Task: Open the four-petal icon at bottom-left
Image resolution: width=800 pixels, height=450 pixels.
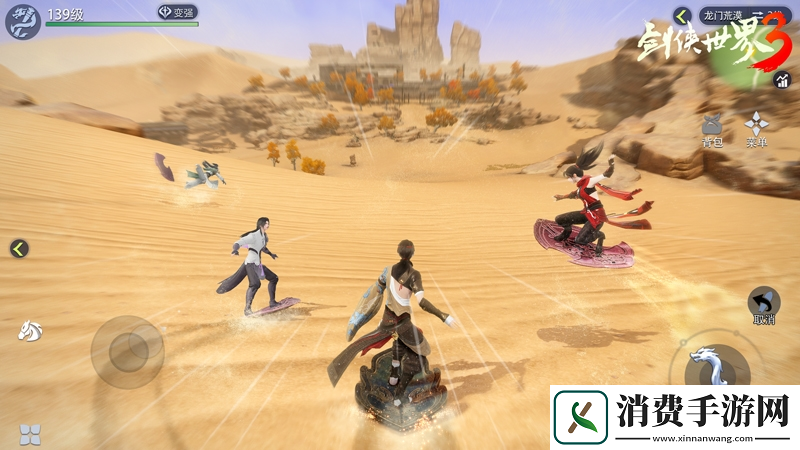Action: 30,434
